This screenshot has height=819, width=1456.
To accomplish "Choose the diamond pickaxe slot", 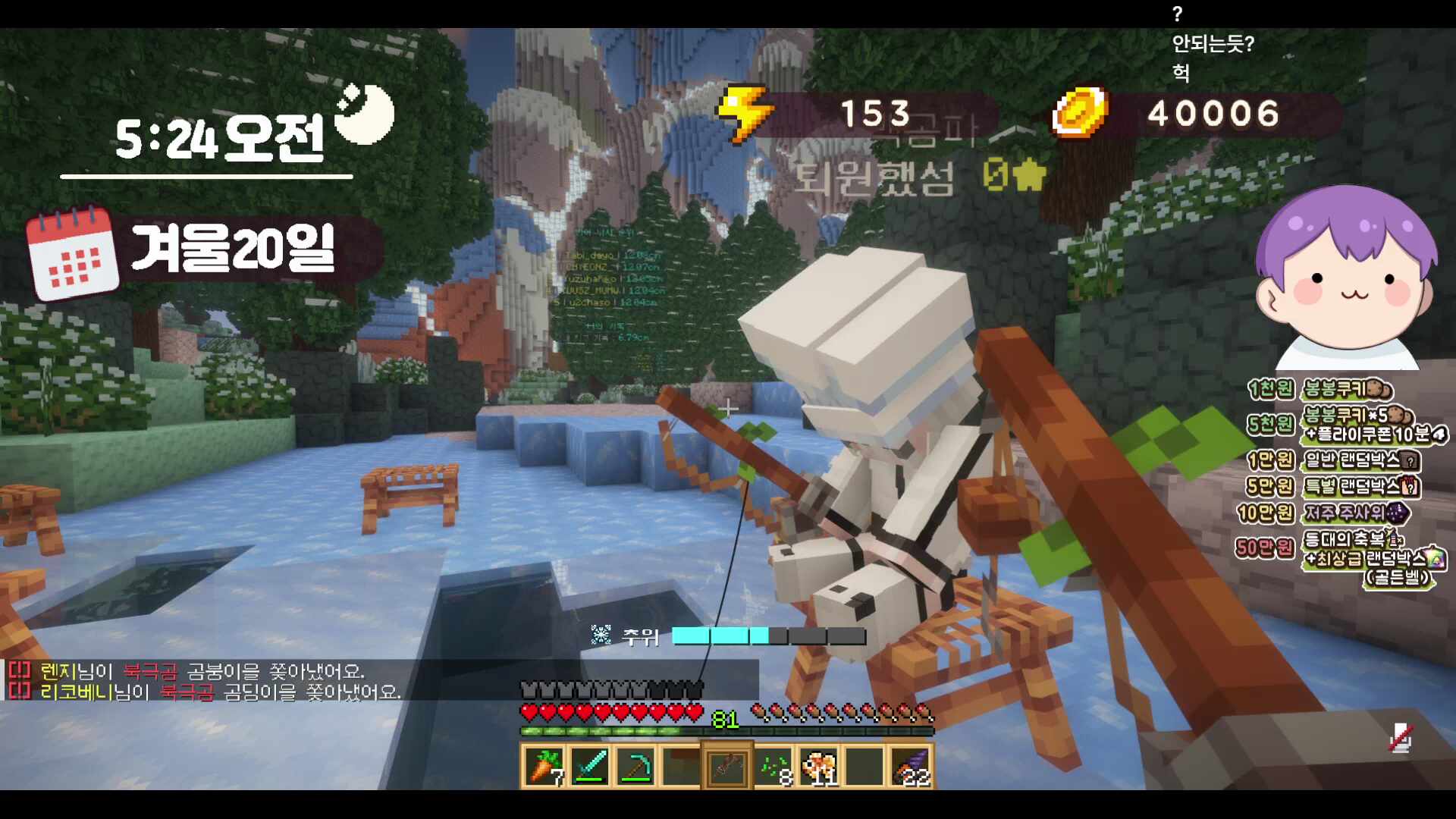I will [636, 767].
